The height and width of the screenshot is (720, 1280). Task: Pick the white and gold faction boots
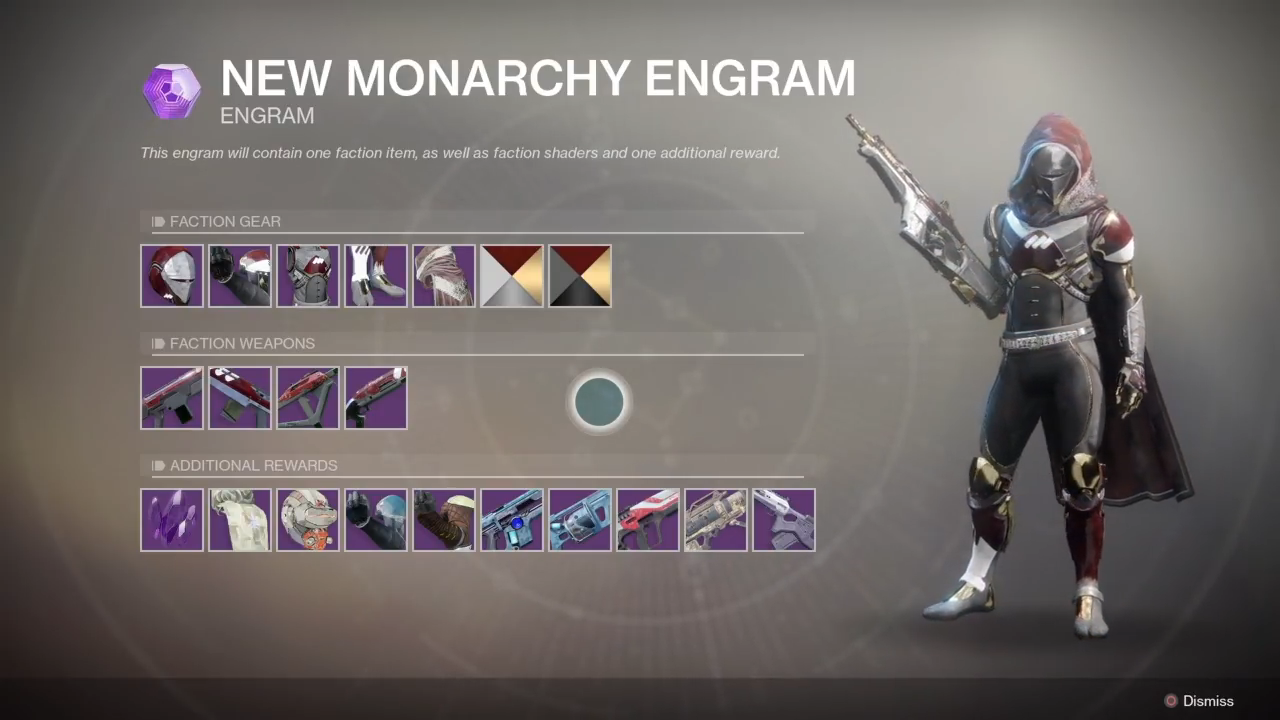tap(376, 276)
